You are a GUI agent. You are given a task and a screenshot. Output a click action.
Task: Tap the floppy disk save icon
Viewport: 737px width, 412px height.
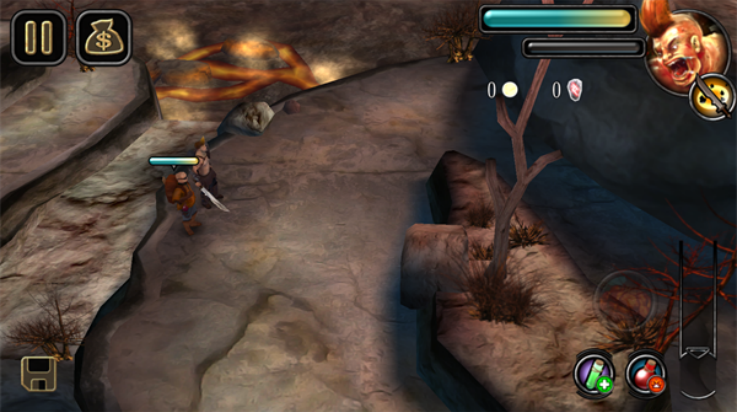click(x=39, y=373)
